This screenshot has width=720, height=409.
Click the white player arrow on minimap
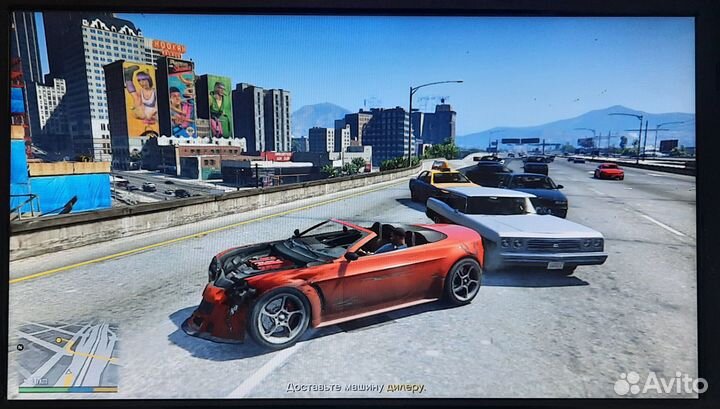point(69,372)
